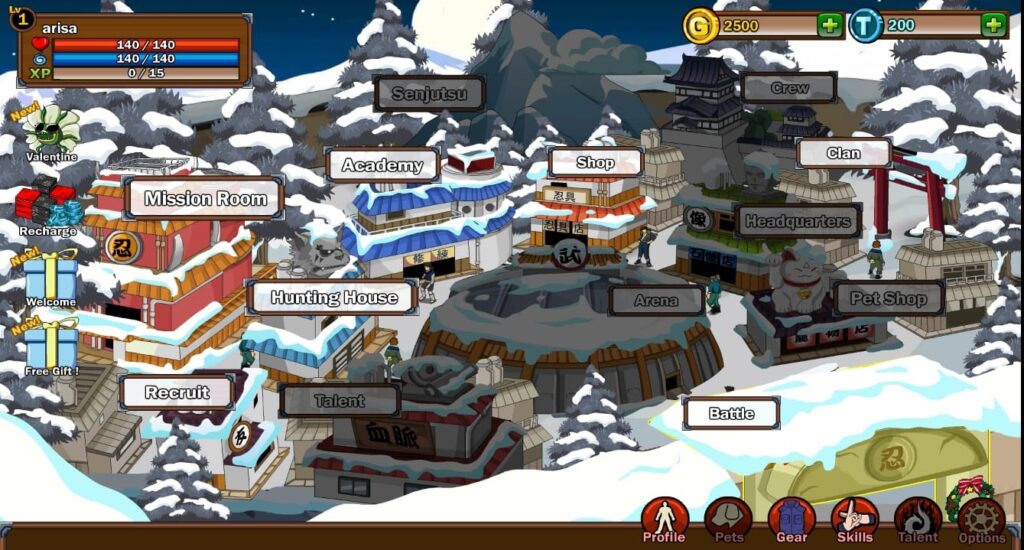Open the Mission Room

coord(205,198)
